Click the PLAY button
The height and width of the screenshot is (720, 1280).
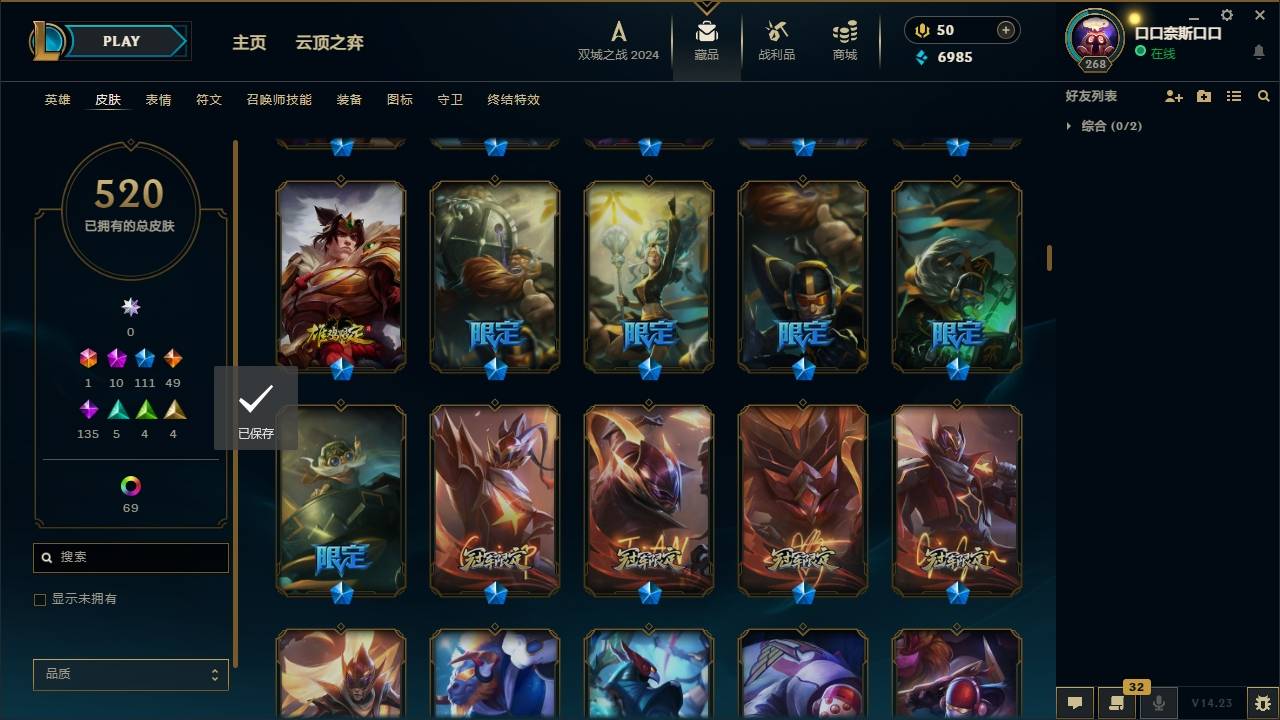pyautogui.click(x=120, y=41)
